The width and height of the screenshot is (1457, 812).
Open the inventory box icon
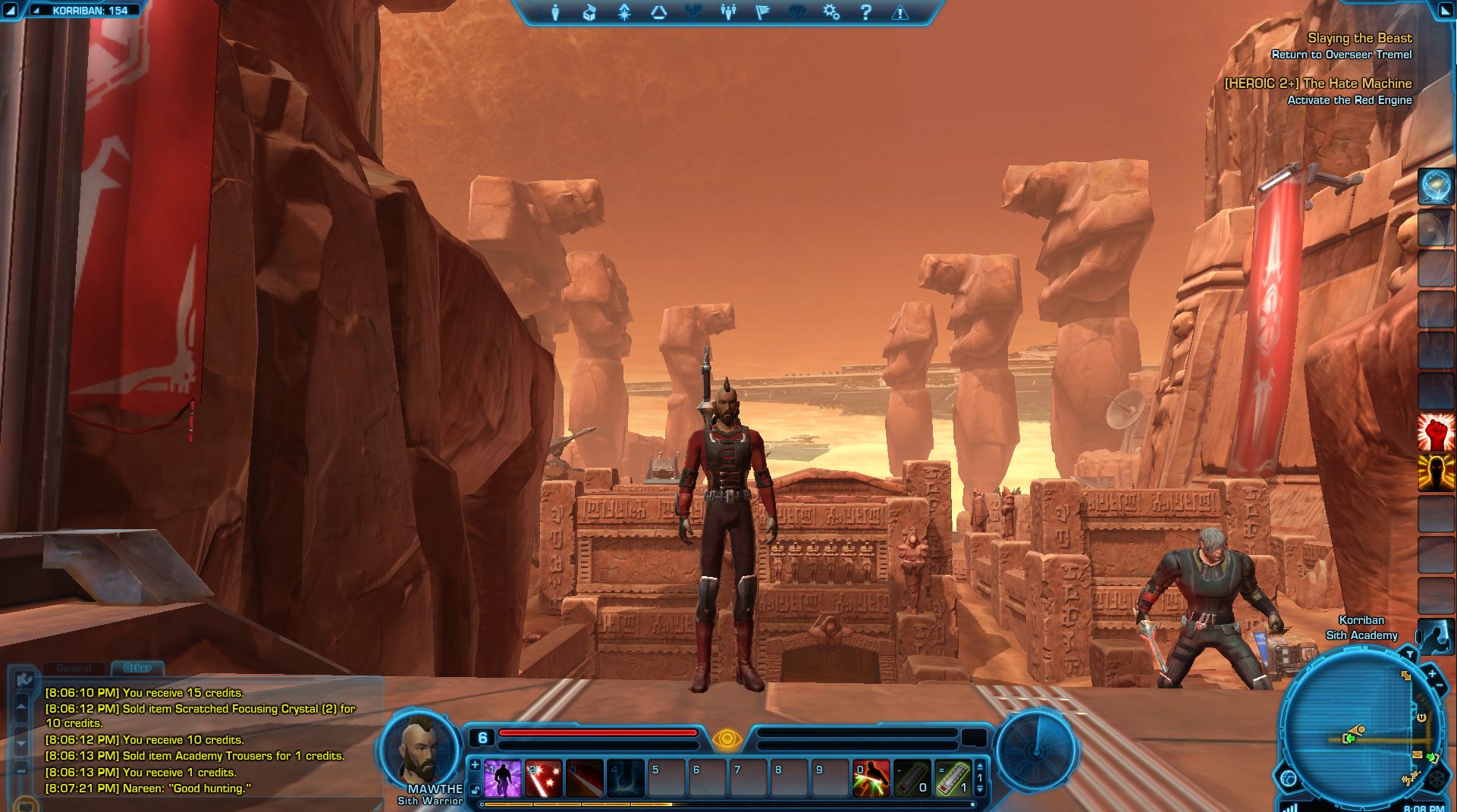click(589, 12)
